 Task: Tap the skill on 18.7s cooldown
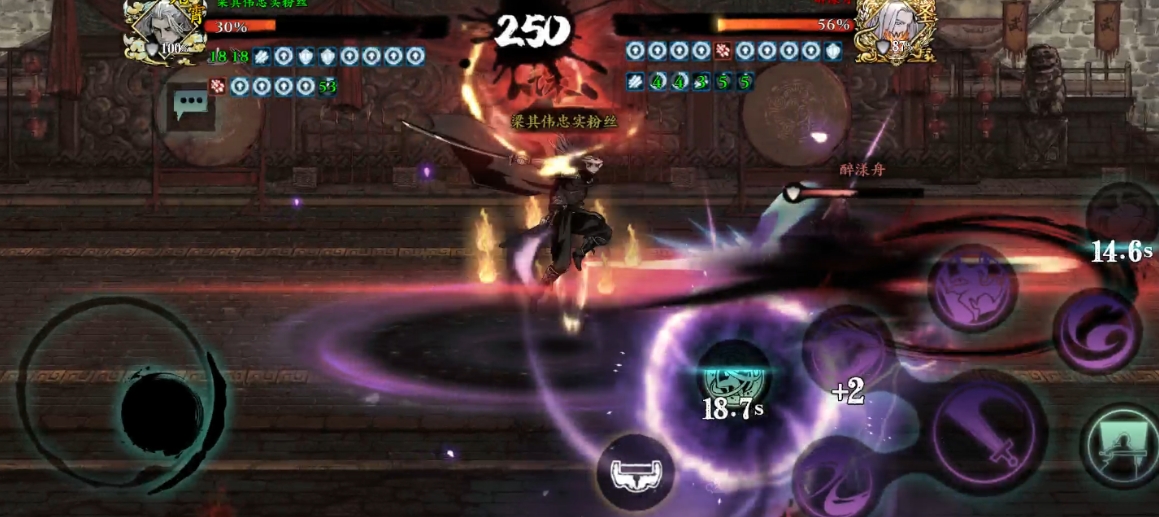pos(733,378)
